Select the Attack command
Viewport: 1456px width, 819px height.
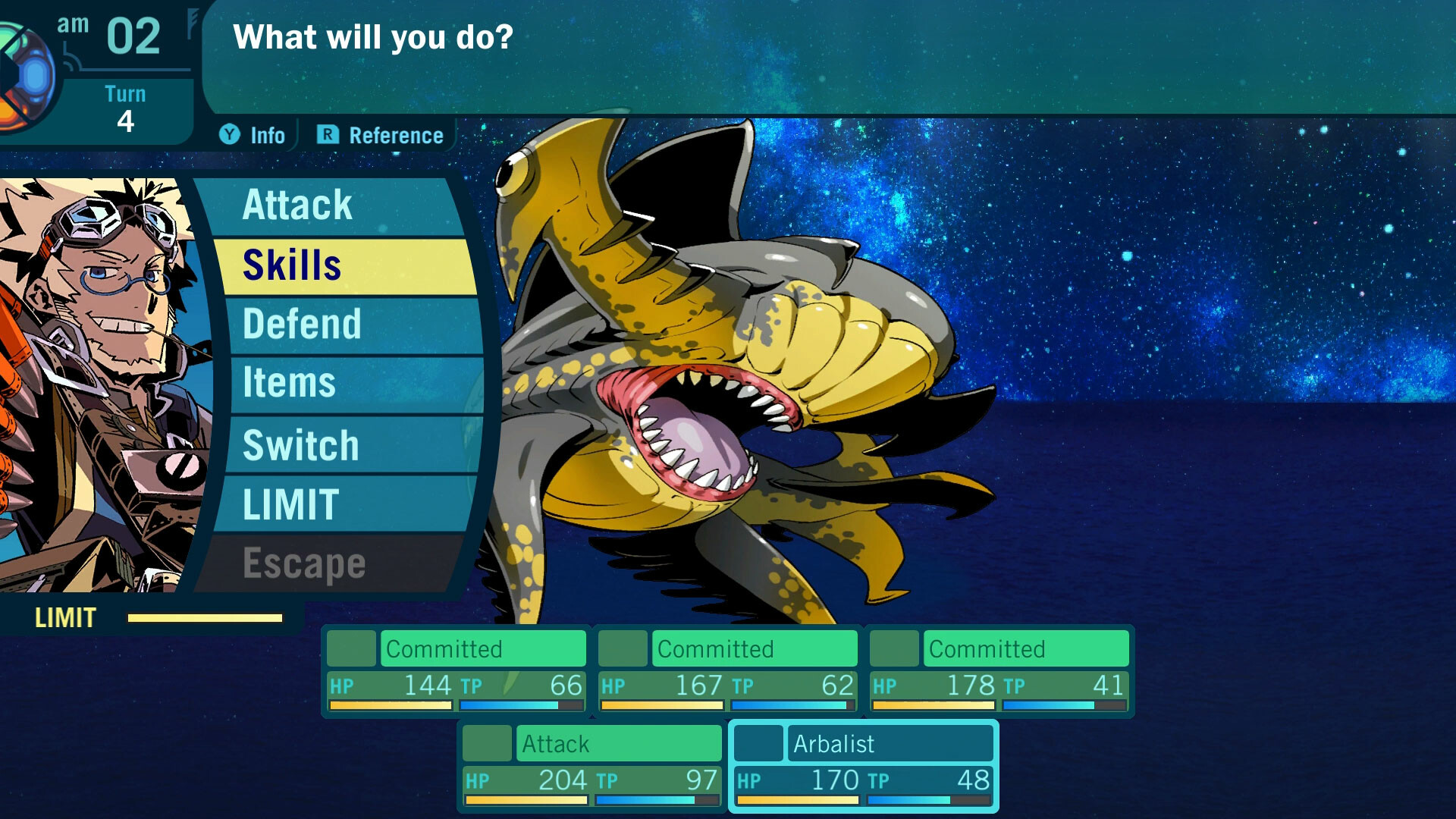(x=297, y=205)
